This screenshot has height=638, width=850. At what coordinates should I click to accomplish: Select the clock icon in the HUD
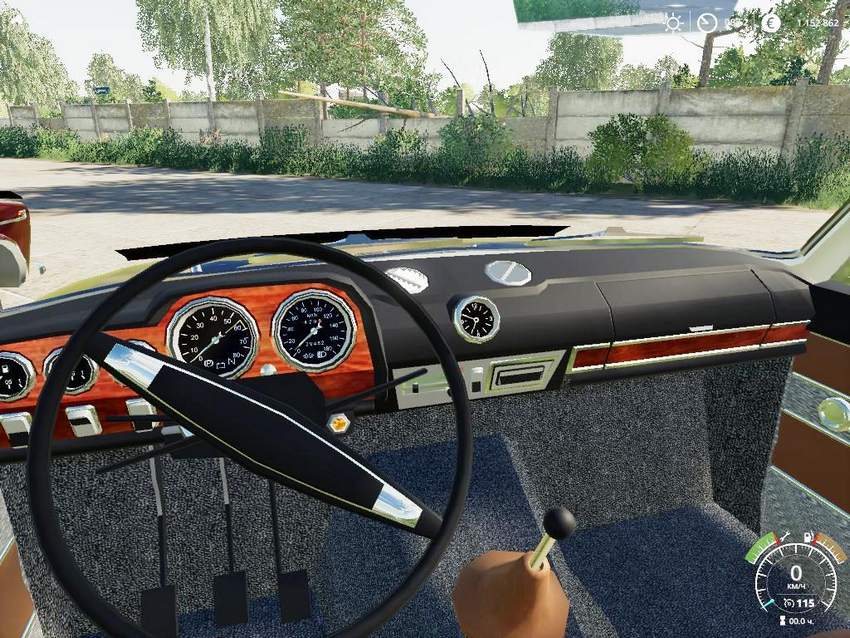[x=707, y=22]
